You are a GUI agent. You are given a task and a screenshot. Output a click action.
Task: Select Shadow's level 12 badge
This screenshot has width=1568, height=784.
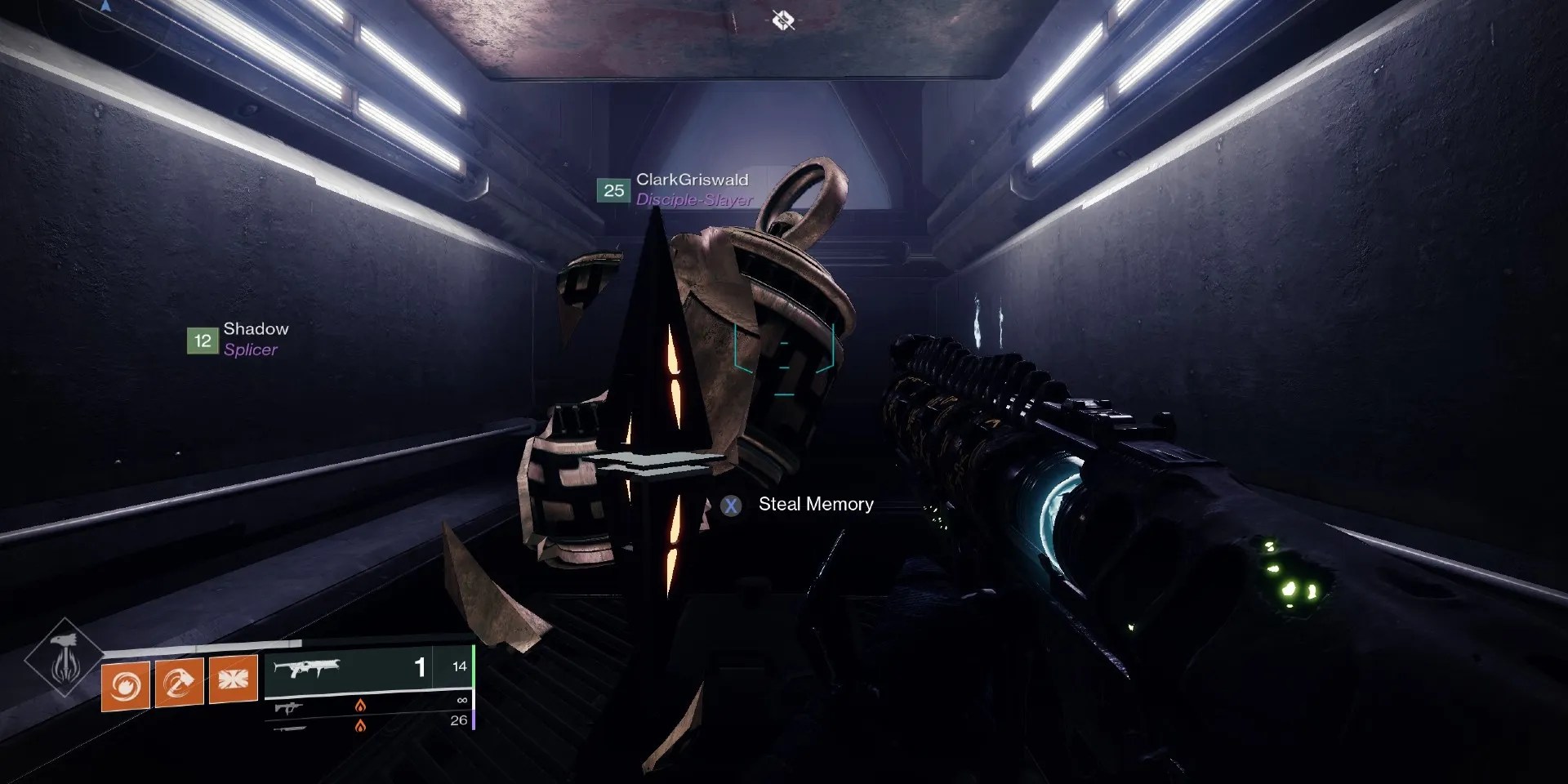click(201, 340)
